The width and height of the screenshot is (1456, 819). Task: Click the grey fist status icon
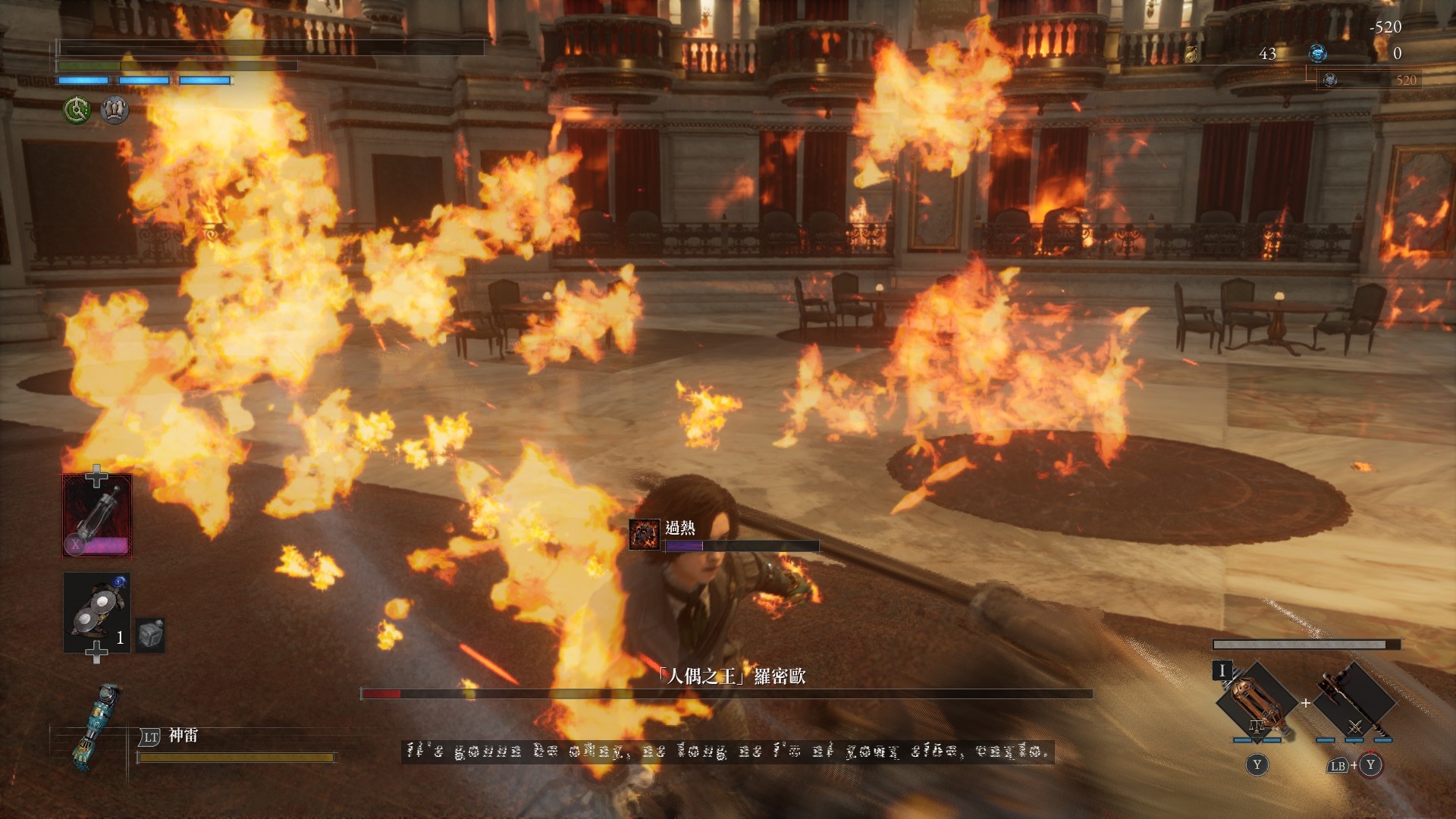pyautogui.click(x=115, y=111)
